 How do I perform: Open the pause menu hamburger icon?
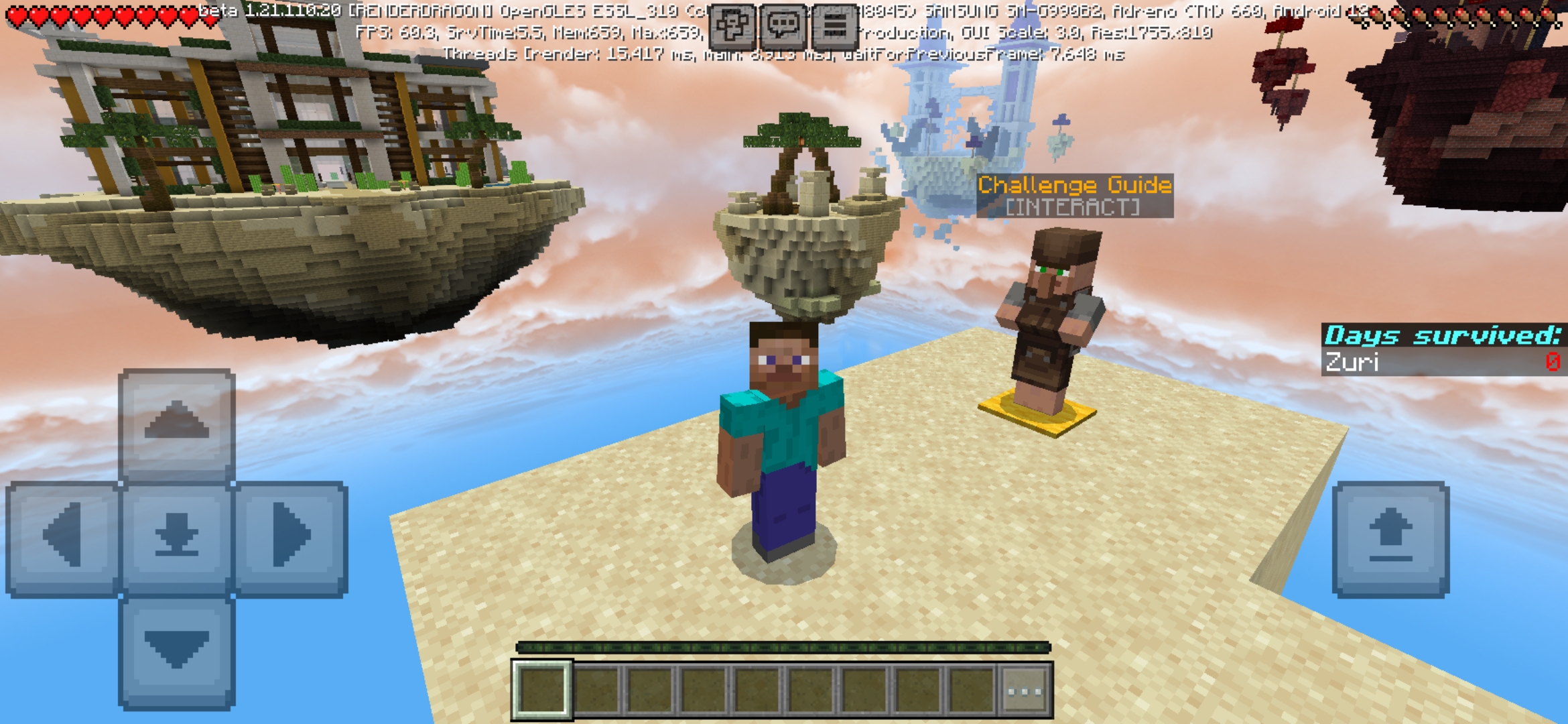pos(836,23)
